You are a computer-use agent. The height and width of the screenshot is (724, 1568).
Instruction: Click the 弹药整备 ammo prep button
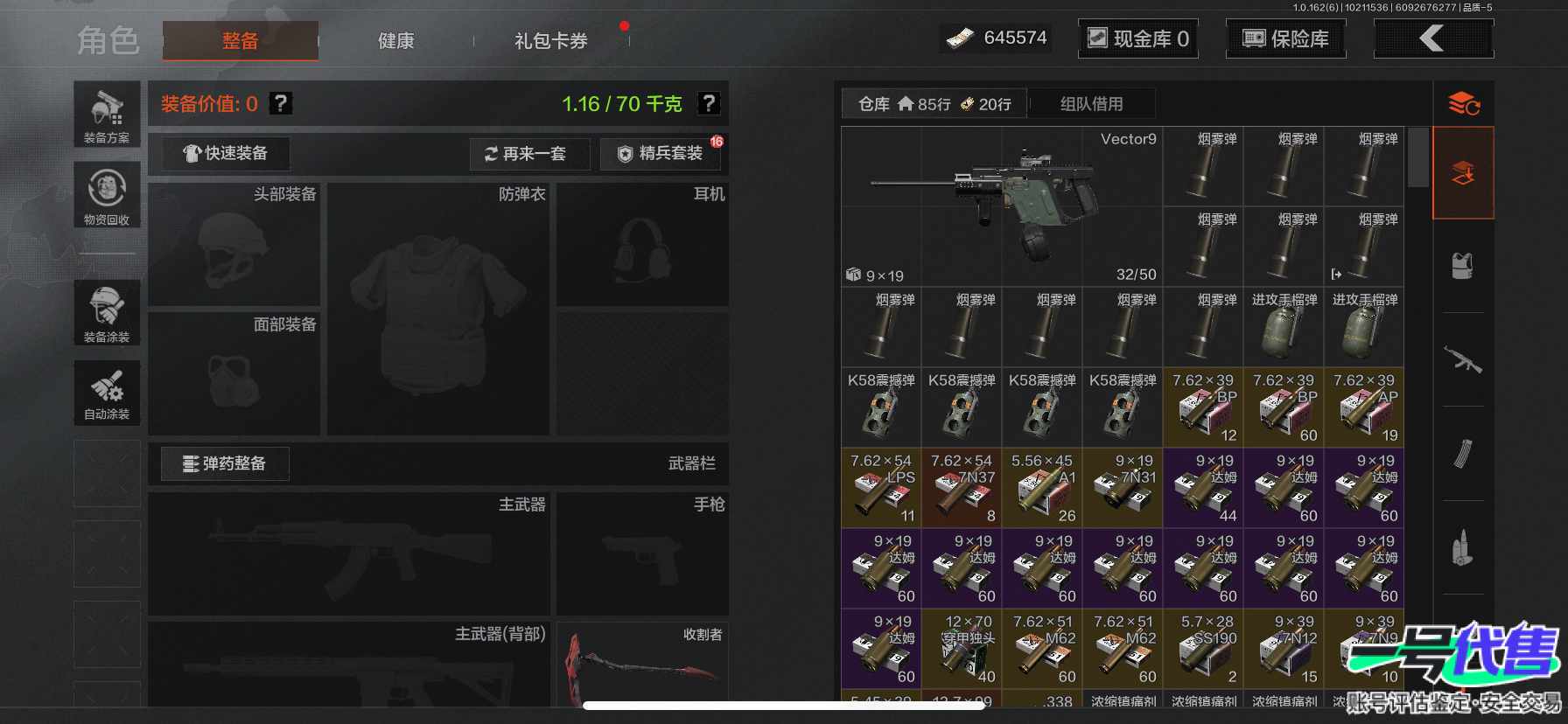coord(225,463)
